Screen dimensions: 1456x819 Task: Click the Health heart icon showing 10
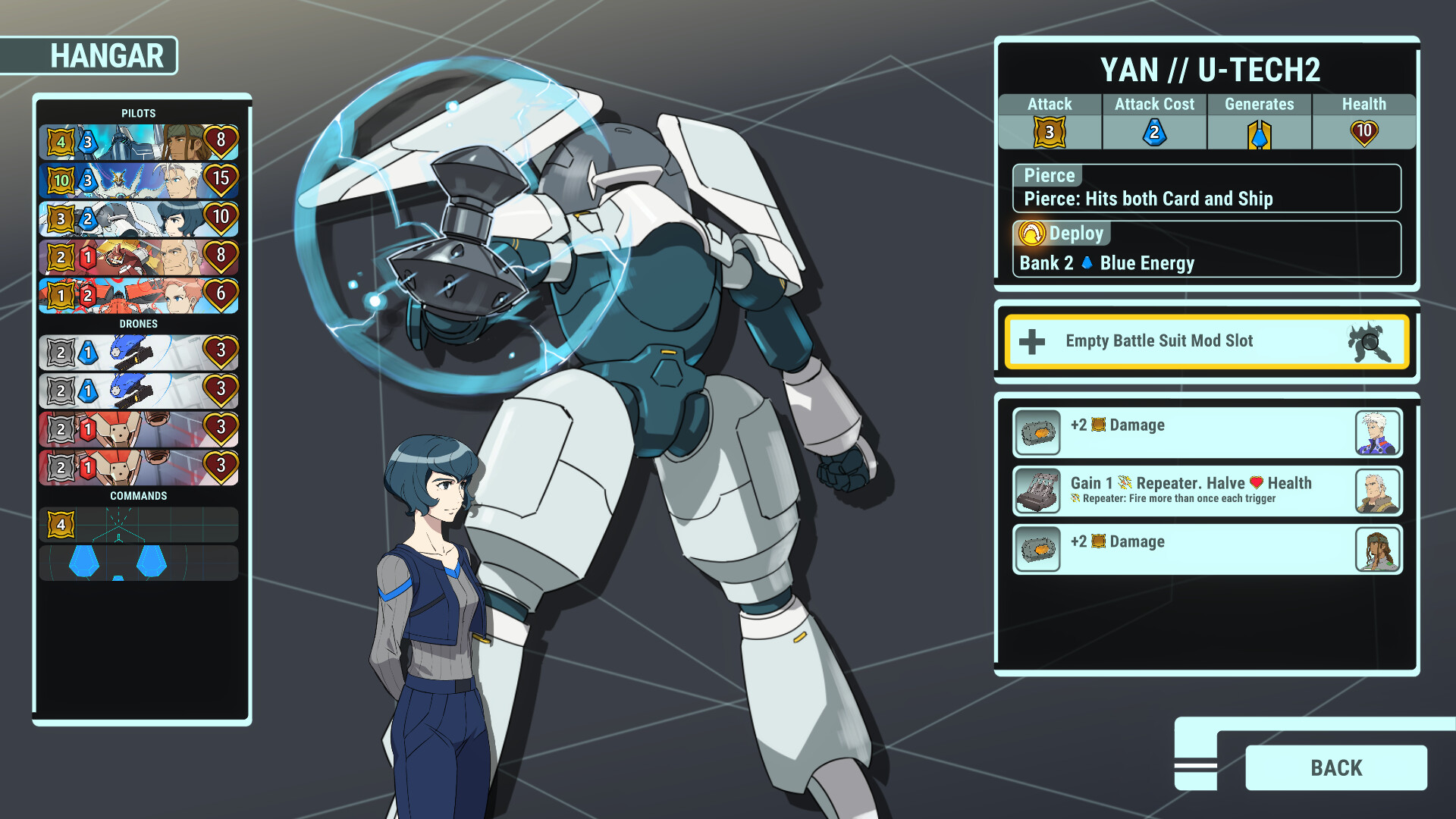pos(1363,130)
